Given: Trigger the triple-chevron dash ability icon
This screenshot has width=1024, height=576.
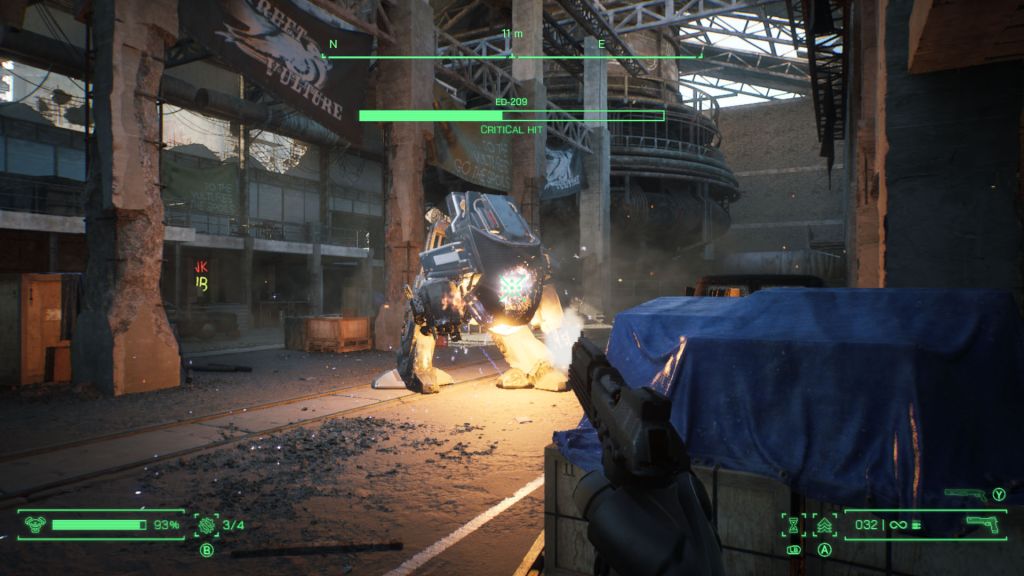Looking at the screenshot, I should click(x=825, y=524).
